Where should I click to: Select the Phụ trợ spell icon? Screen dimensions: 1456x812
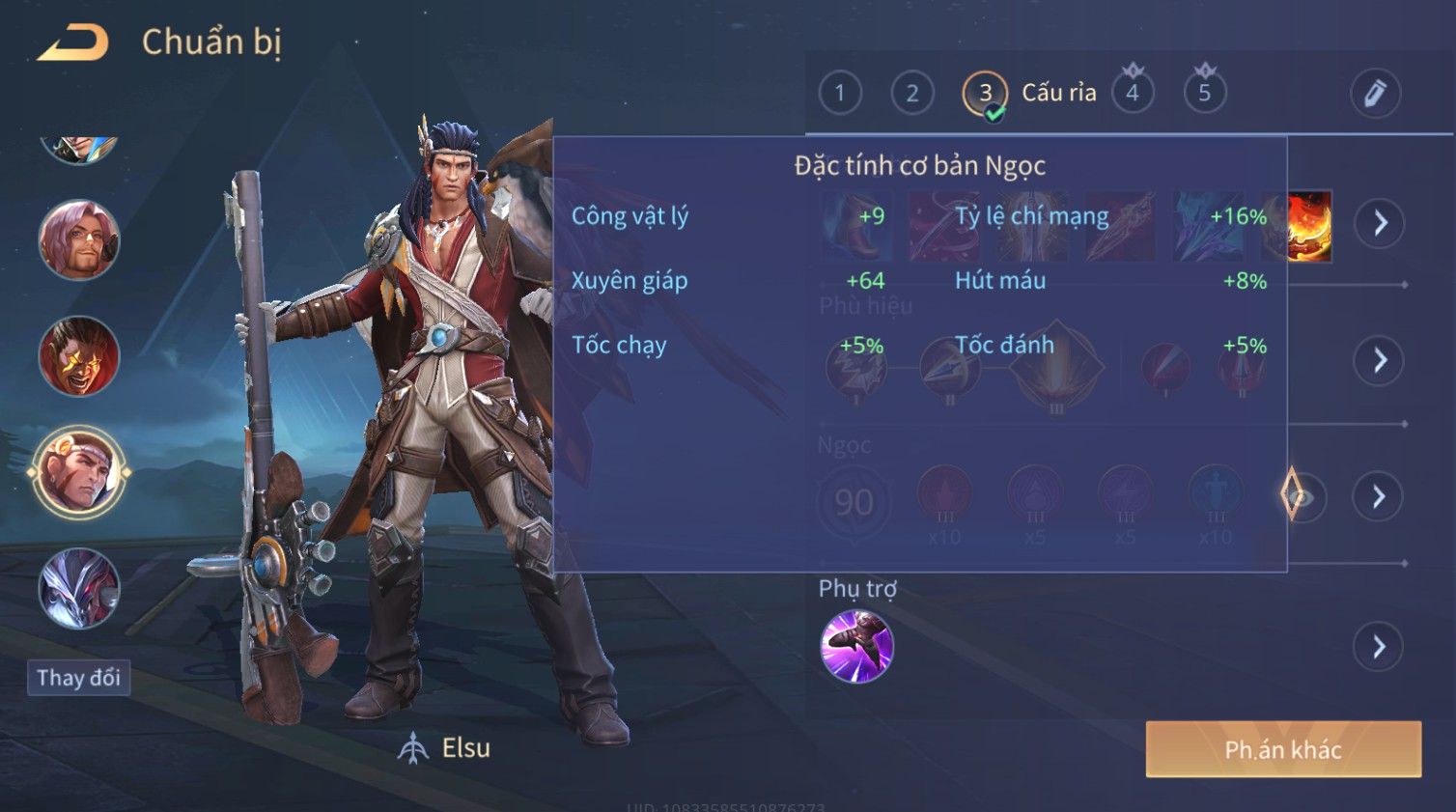856,646
